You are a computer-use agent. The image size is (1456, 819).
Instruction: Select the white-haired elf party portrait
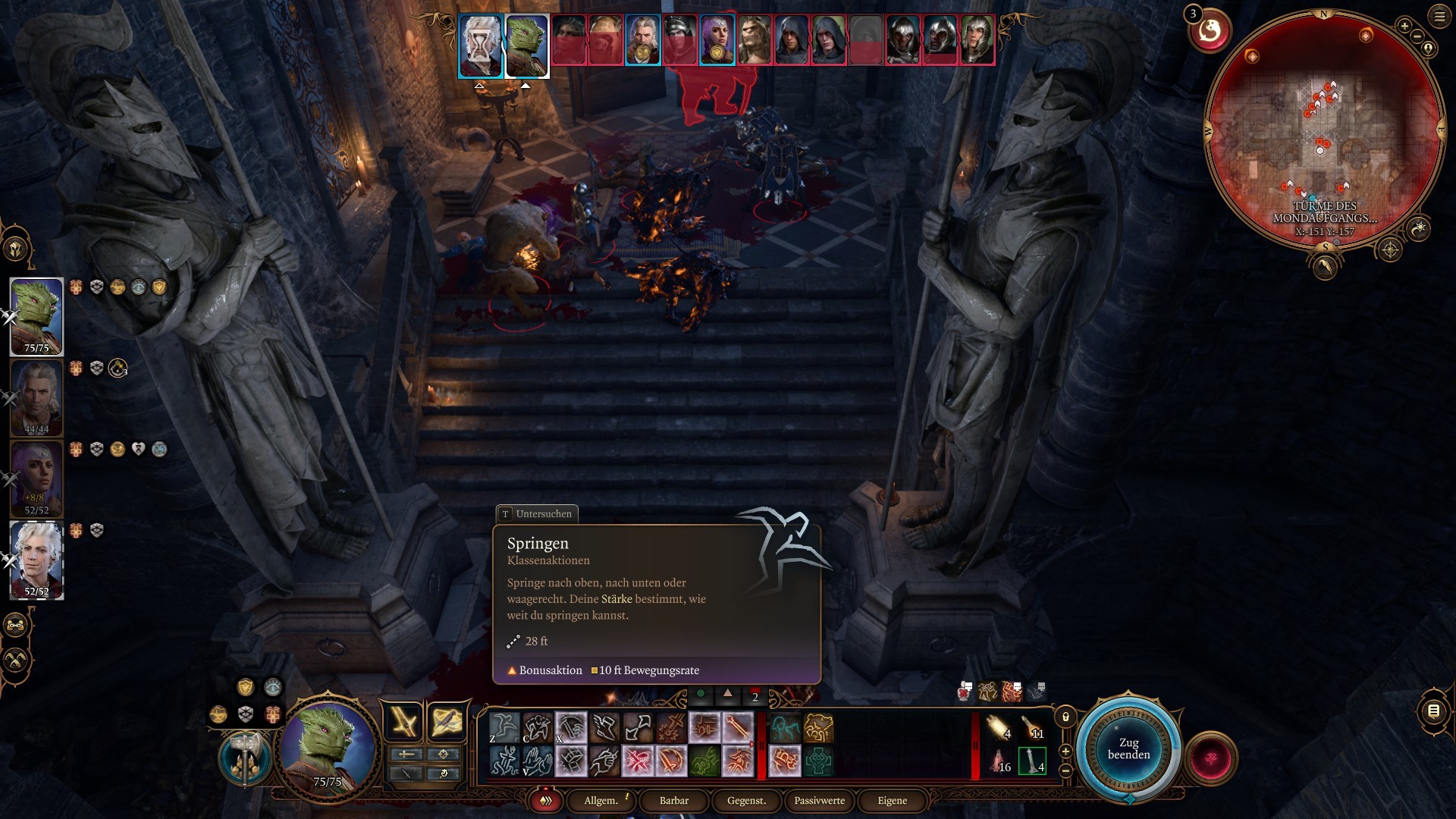[36, 560]
